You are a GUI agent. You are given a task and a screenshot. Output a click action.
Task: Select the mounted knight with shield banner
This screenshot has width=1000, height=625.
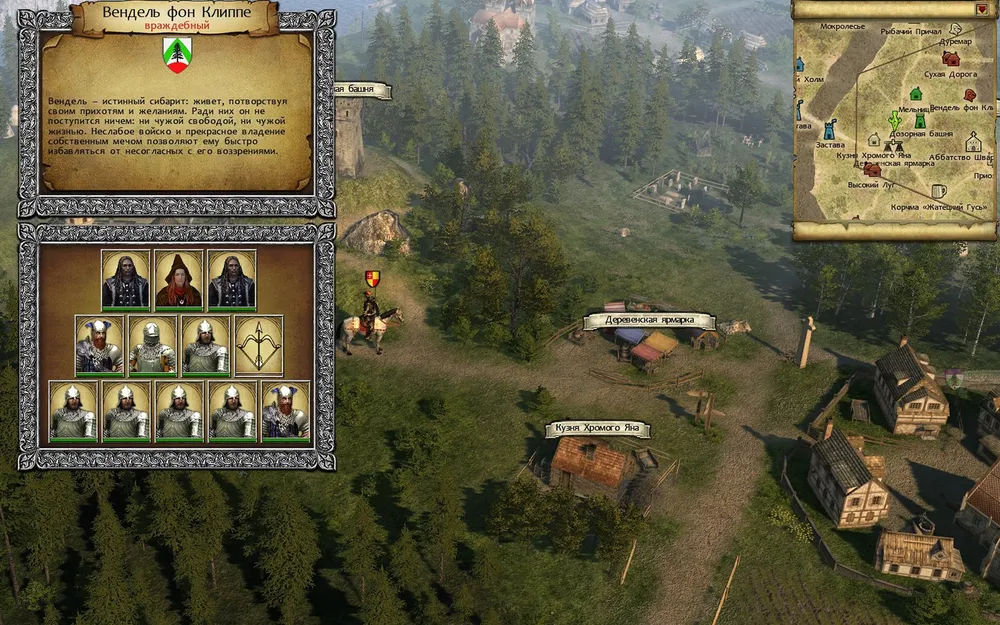coord(370,318)
